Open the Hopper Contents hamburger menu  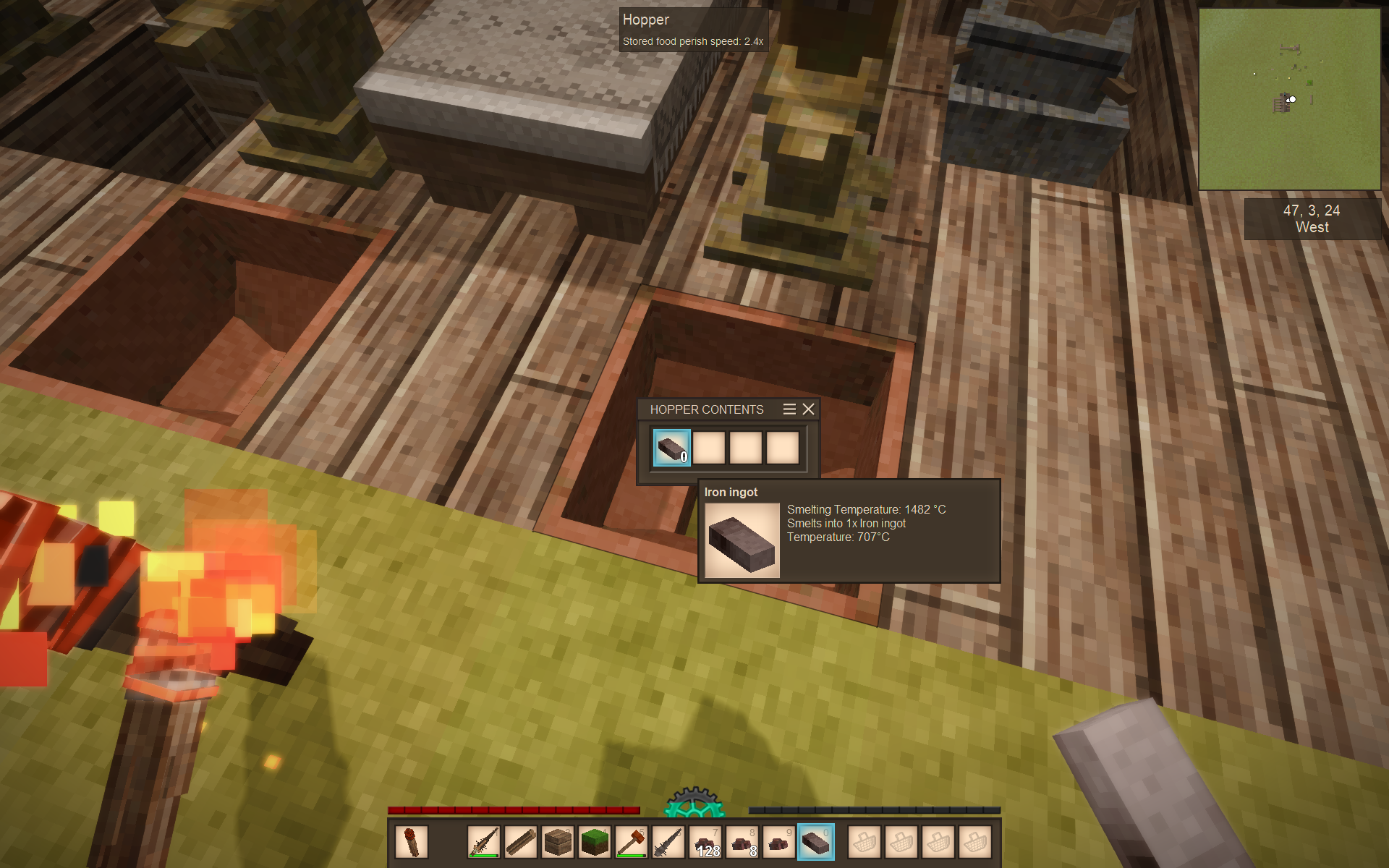click(789, 409)
